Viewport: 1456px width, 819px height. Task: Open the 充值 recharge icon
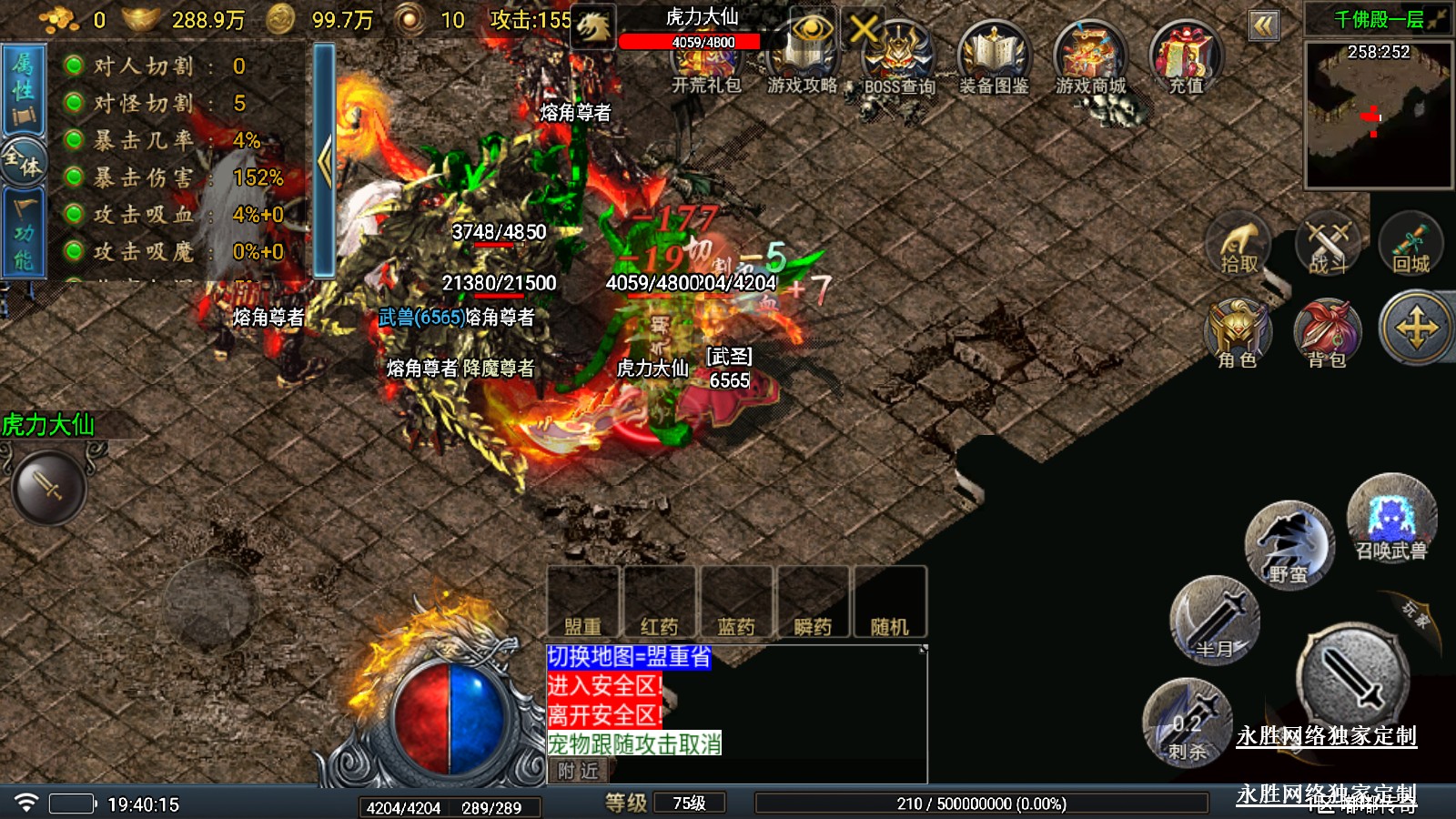coord(1186,58)
